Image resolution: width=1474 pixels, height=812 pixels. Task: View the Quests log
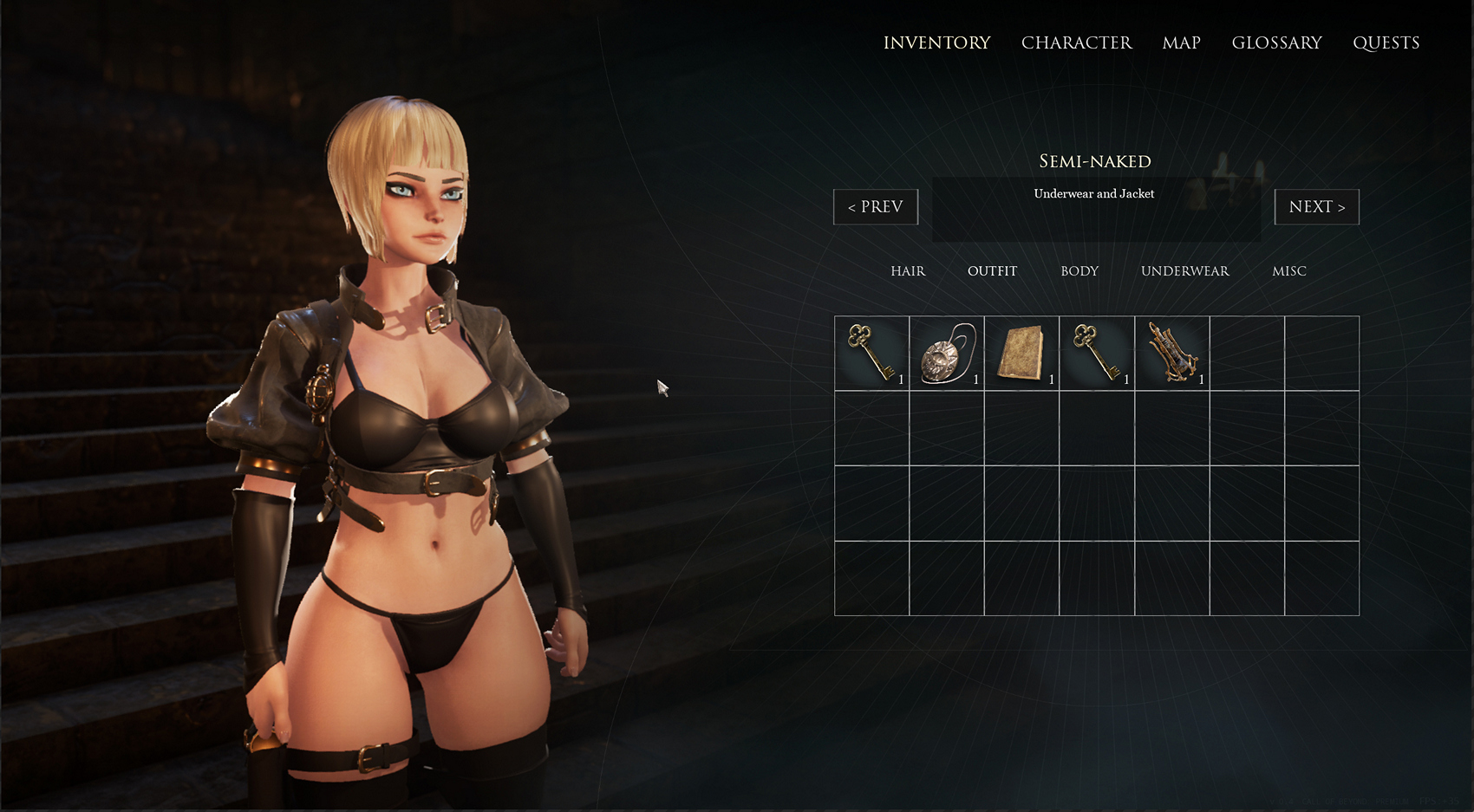click(1386, 42)
